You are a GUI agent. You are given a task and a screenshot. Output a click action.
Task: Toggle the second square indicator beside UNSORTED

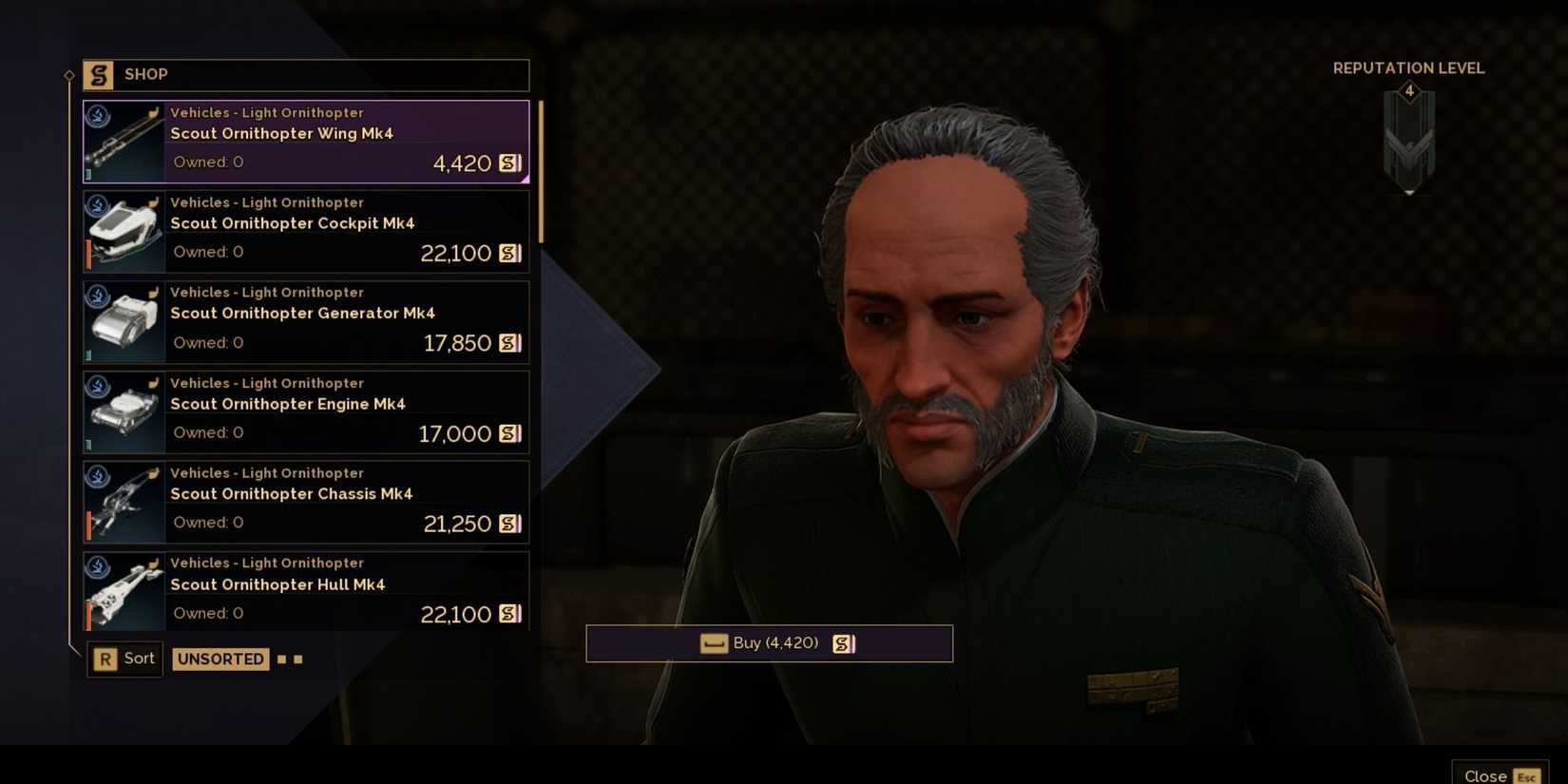tap(297, 659)
